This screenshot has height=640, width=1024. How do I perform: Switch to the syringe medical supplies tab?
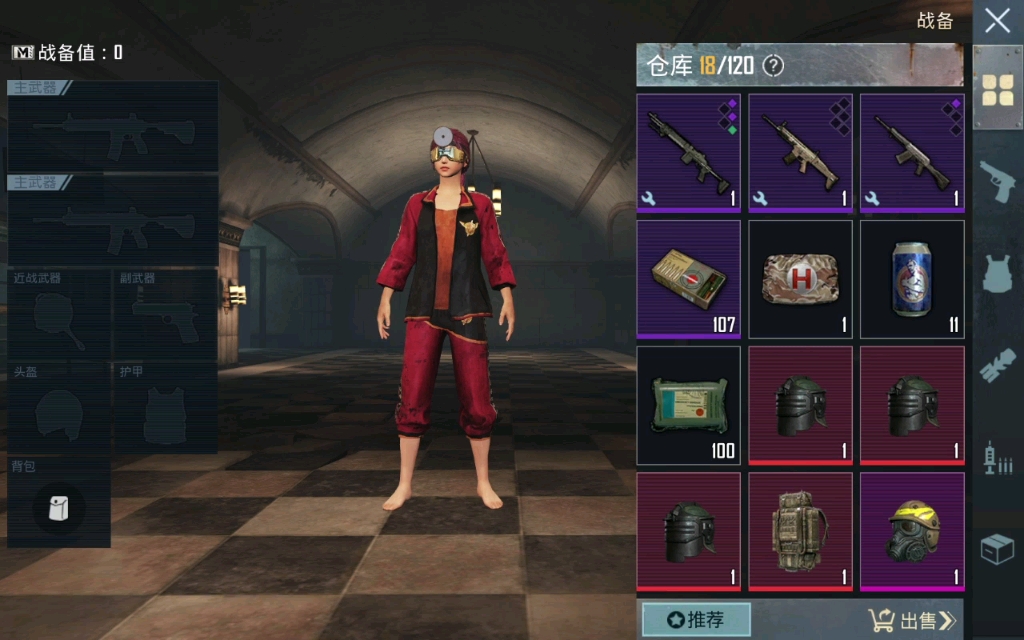pyautogui.click(x=997, y=458)
